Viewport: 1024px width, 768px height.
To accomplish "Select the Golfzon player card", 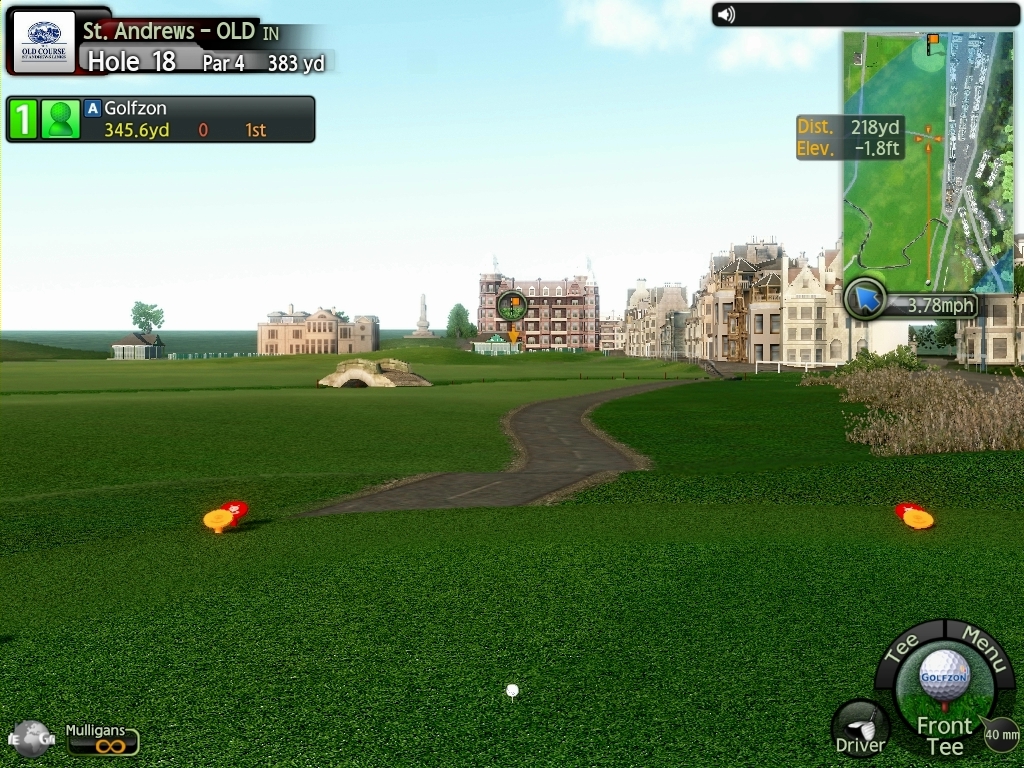I will (160, 119).
